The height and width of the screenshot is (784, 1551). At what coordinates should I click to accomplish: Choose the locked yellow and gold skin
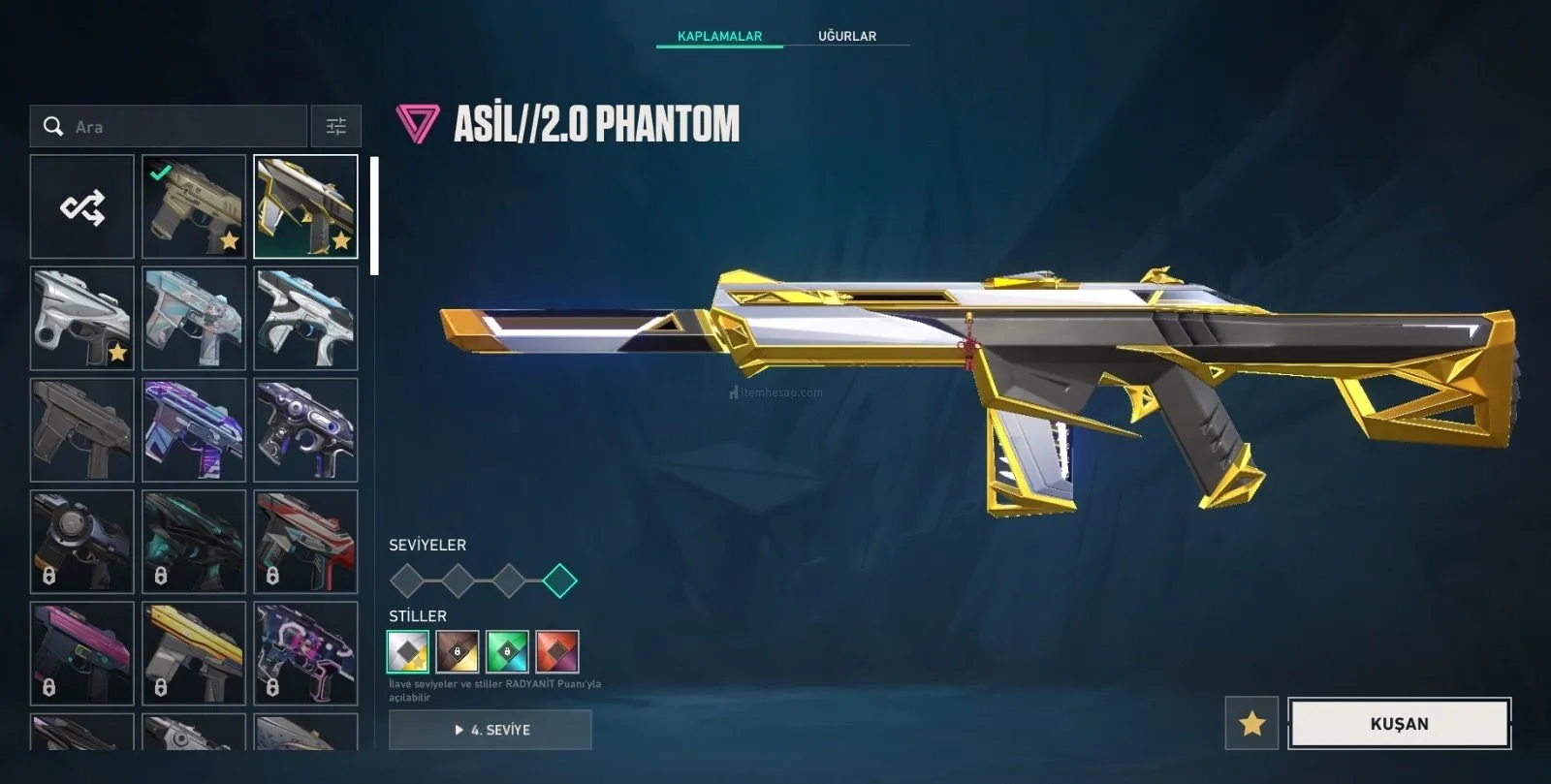point(194,653)
